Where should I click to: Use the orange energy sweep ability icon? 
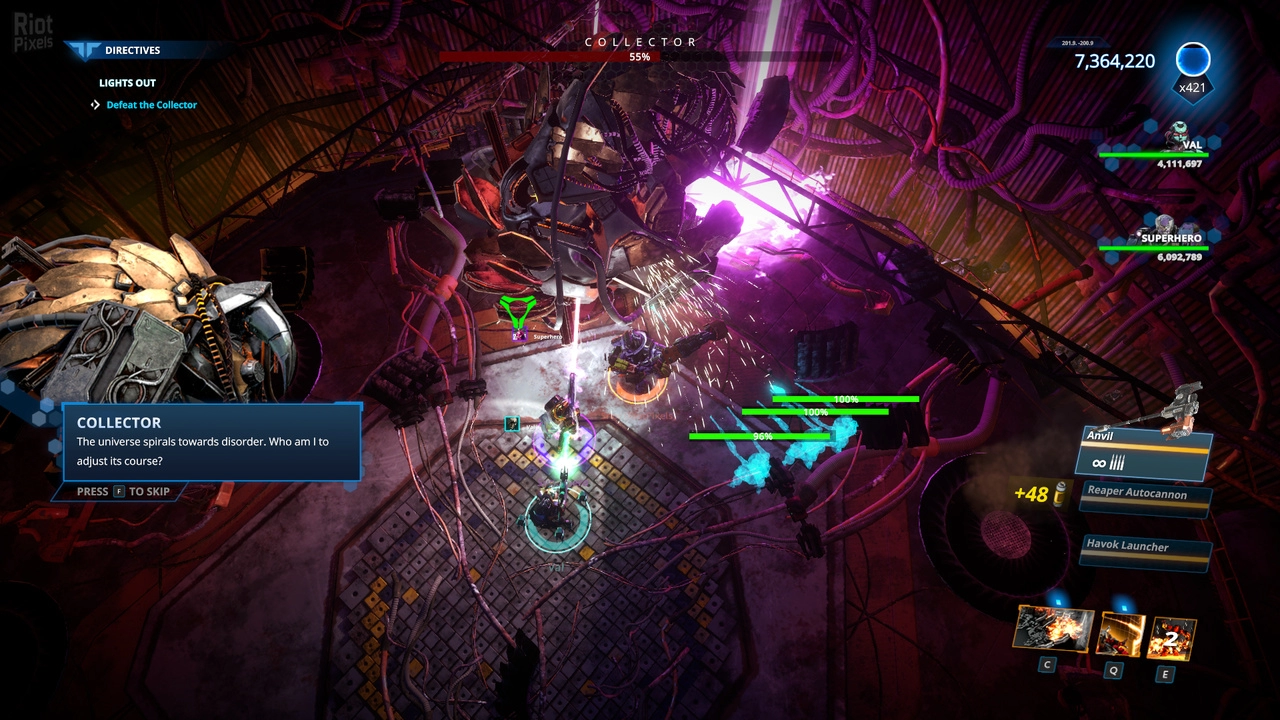click(x=1120, y=633)
